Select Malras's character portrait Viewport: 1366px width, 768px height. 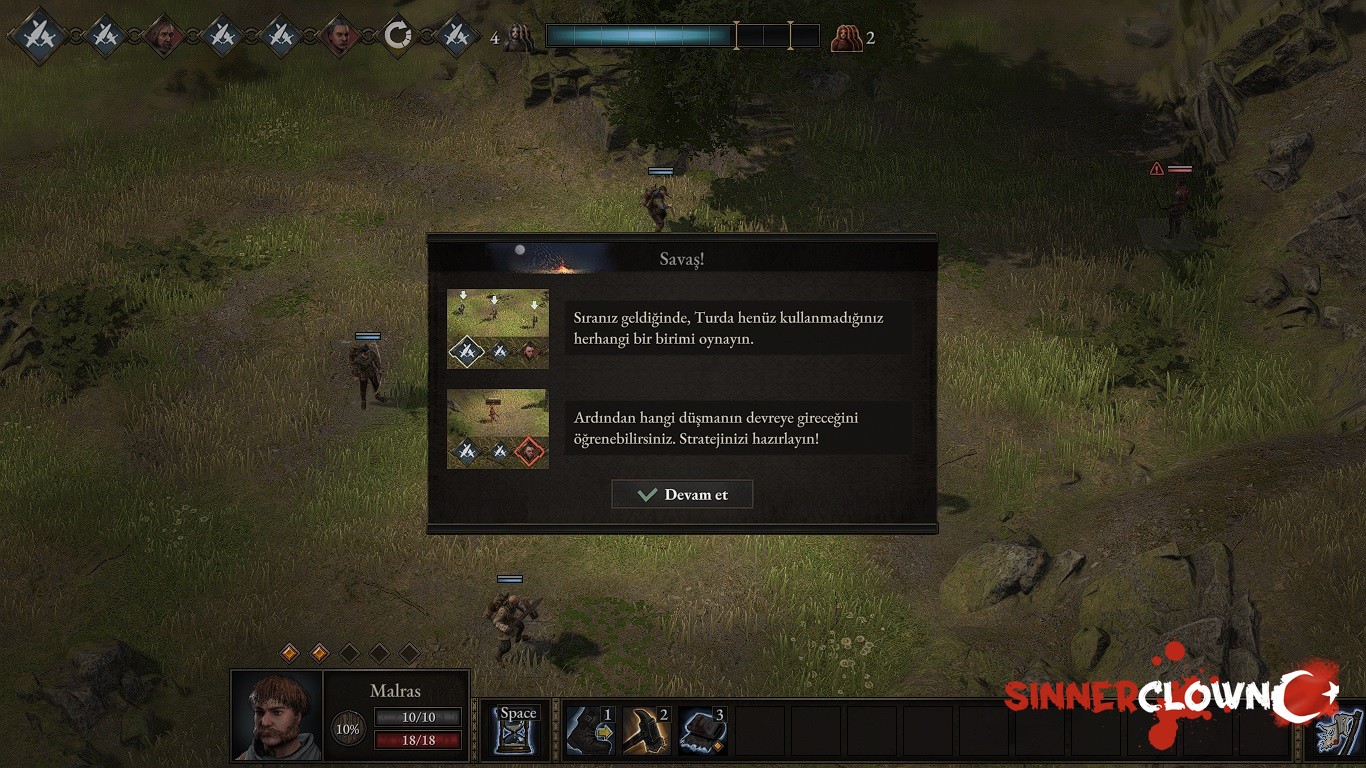click(278, 715)
